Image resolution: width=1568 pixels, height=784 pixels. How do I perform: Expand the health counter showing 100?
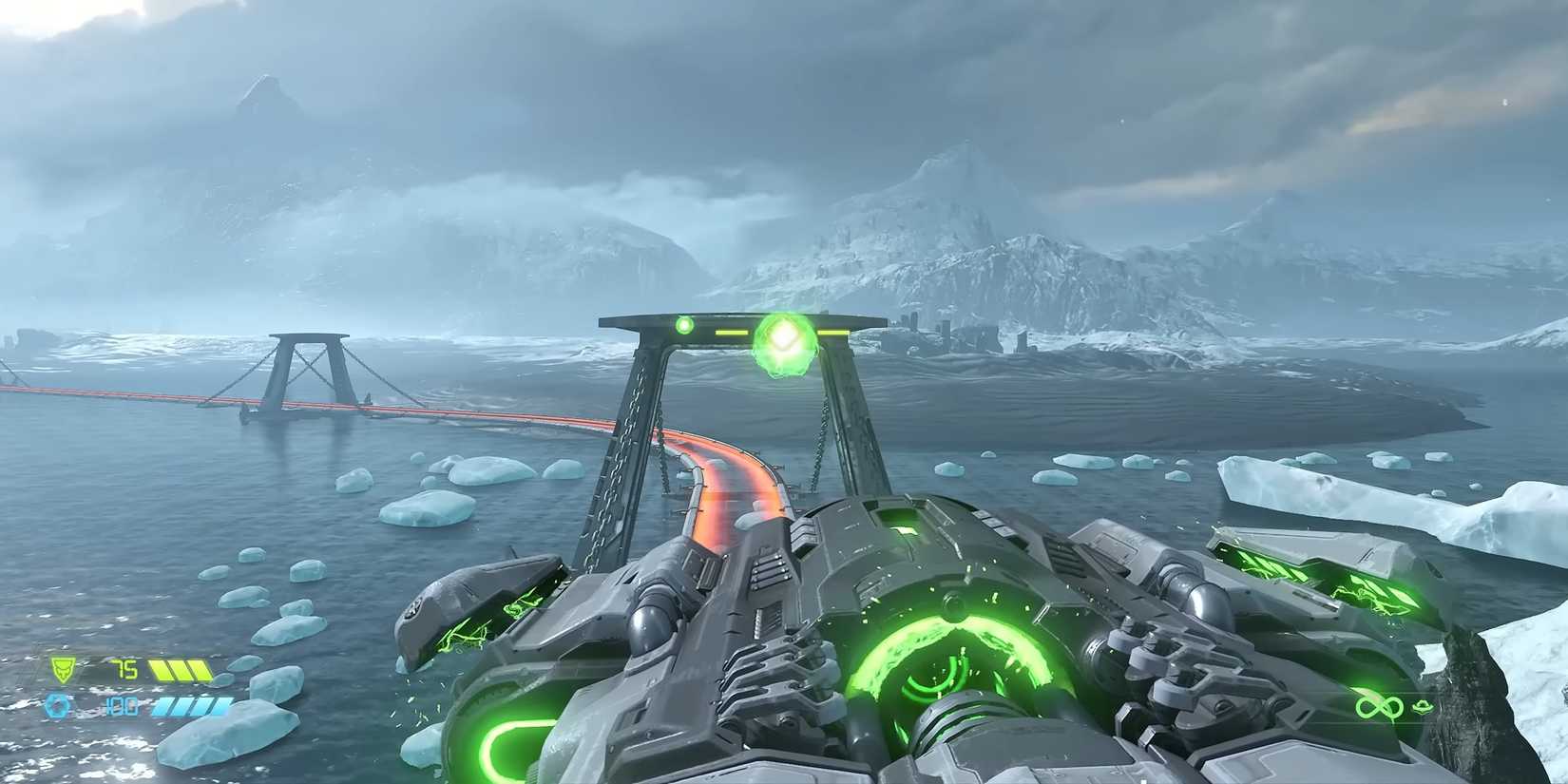pyautogui.click(x=121, y=706)
